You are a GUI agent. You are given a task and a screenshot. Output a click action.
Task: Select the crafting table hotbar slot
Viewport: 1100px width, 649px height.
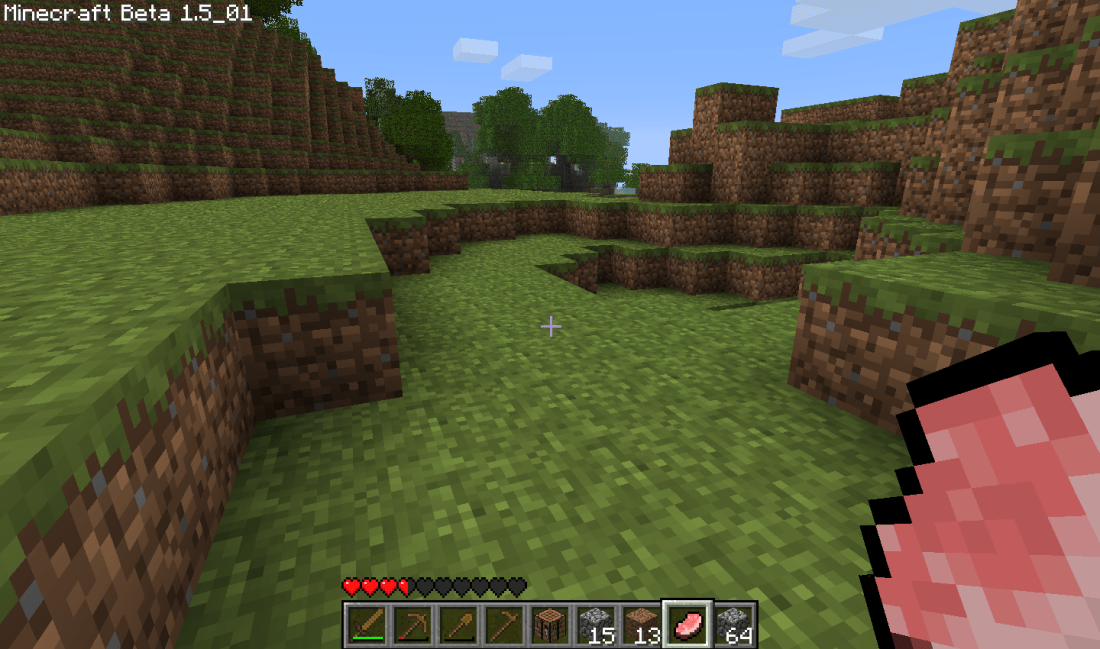[550, 625]
